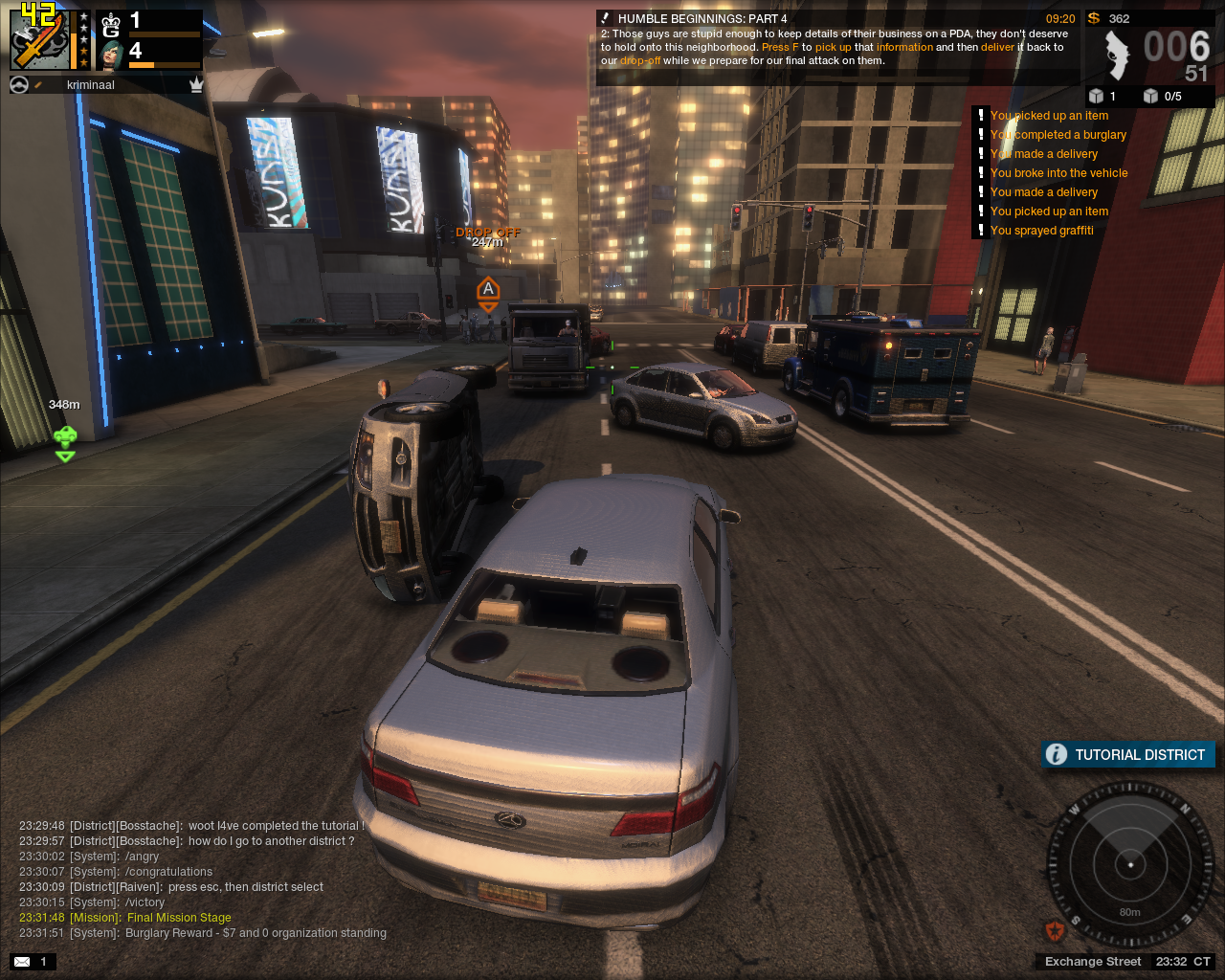
Task: Select the Raiven district chat message
Action: (172, 887)
